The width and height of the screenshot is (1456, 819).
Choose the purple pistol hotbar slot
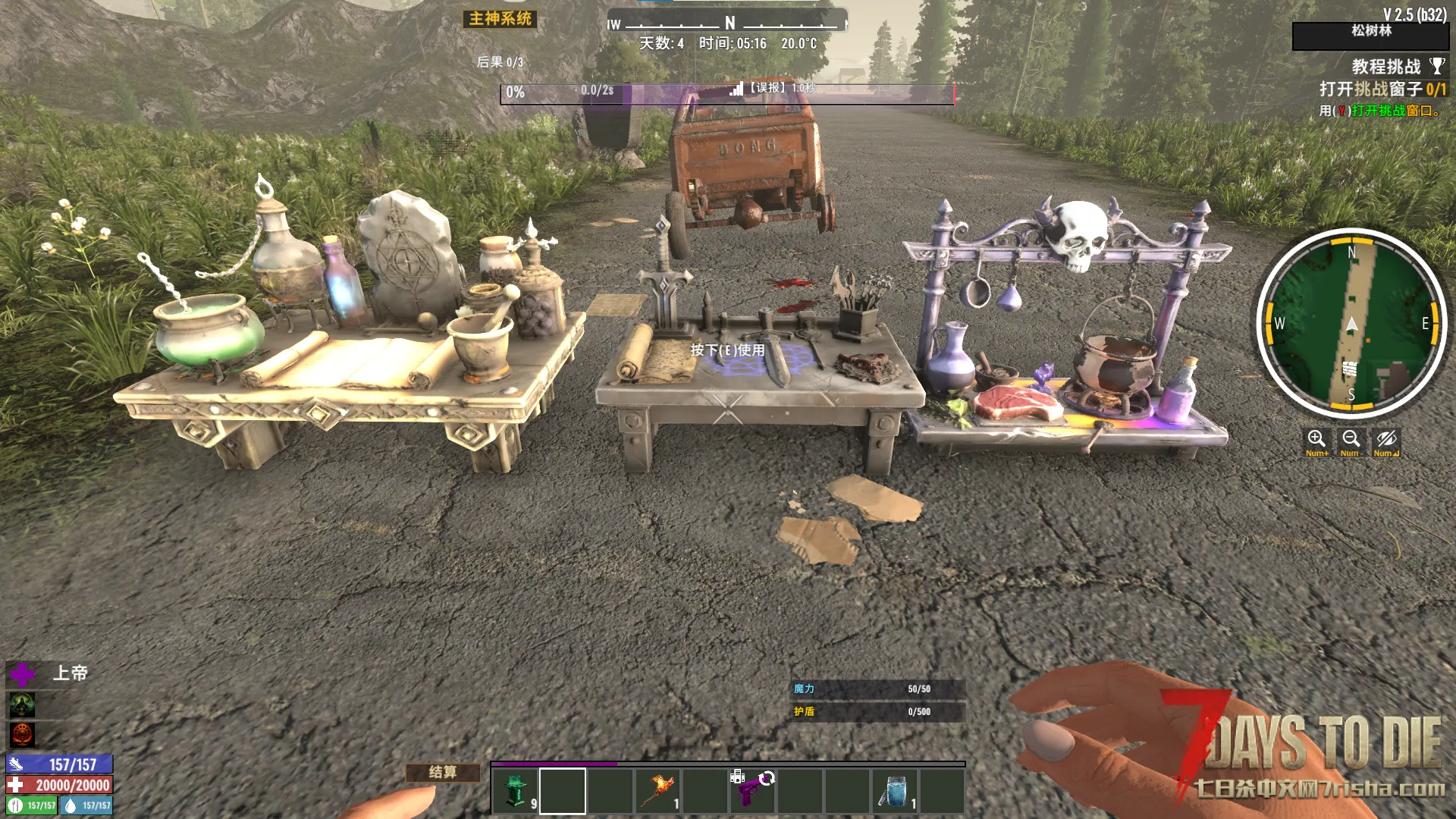pos(752,791)
